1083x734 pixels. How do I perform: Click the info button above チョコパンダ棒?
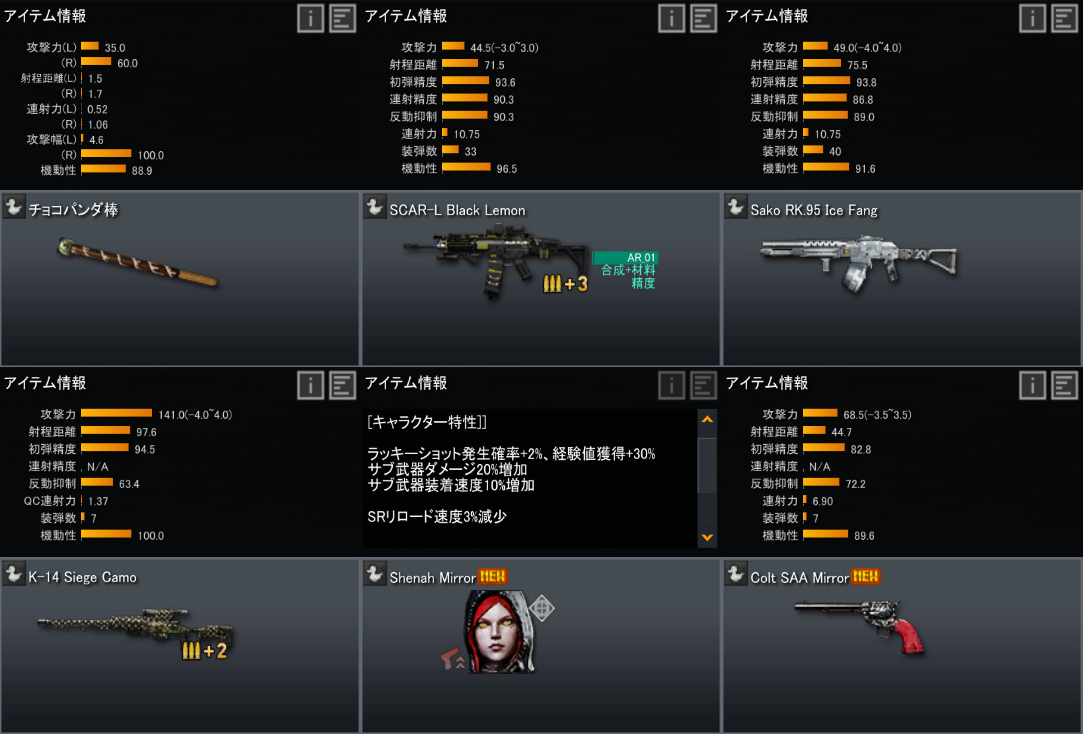(x=310, y=18)
